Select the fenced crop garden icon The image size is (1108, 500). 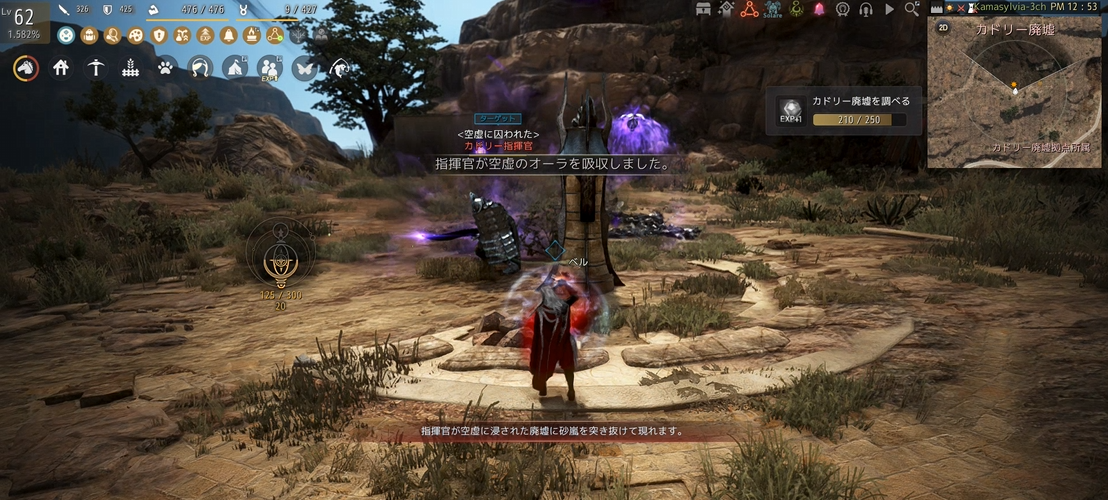click(130, 68)
